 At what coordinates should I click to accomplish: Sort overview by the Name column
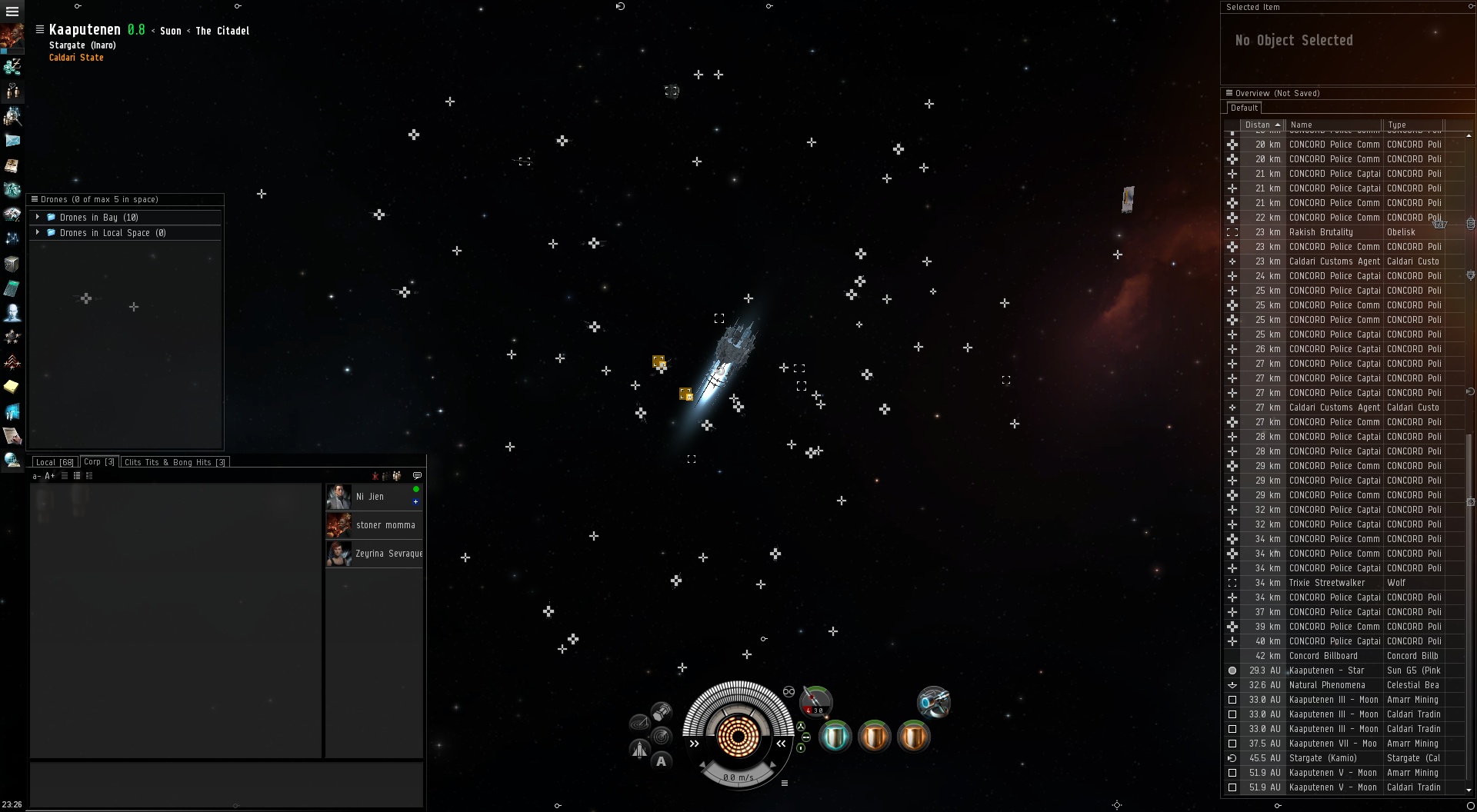1333,125
